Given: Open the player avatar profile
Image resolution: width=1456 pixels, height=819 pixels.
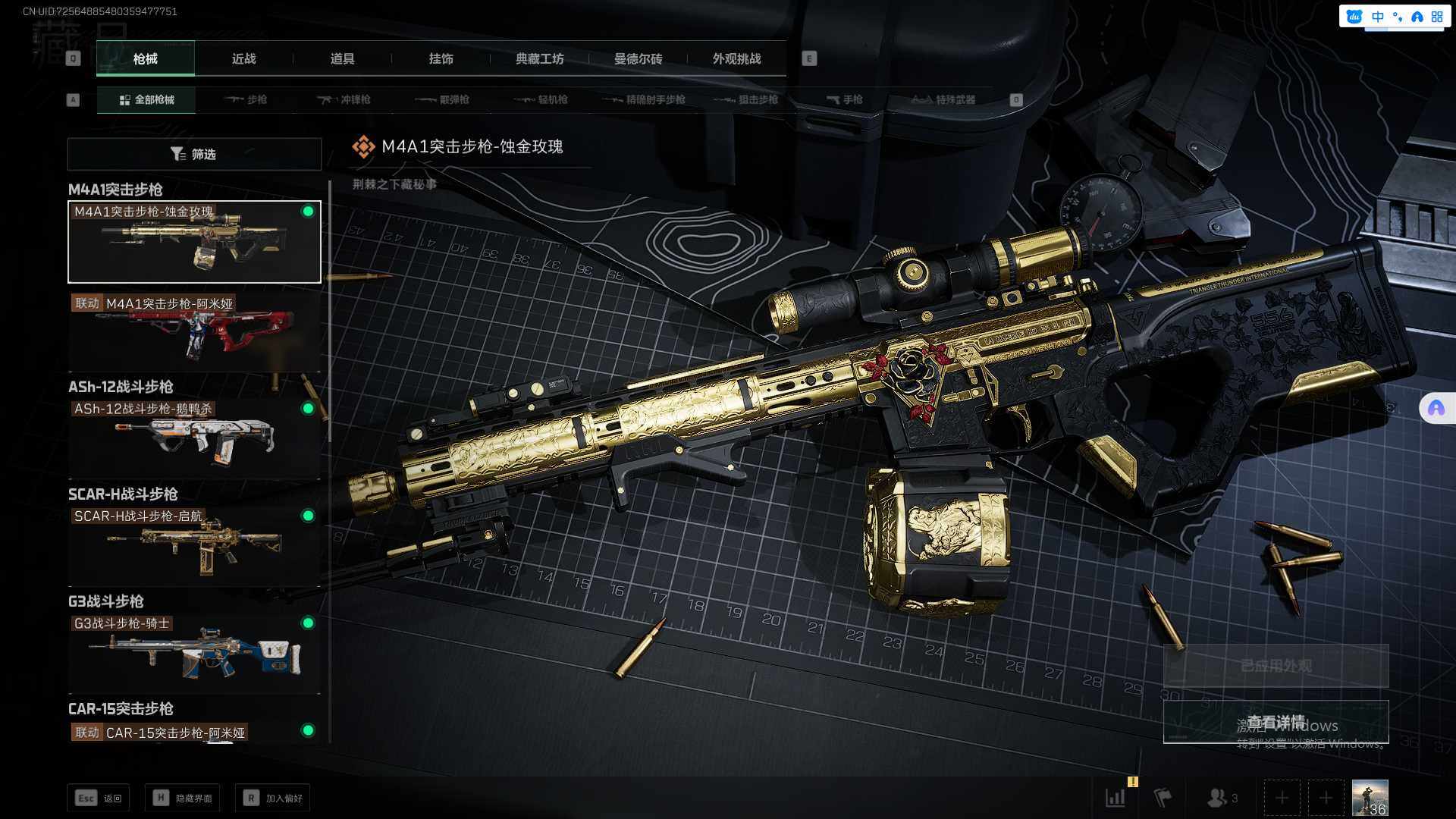Looking at the screenshot, I should coord(1370,798).
